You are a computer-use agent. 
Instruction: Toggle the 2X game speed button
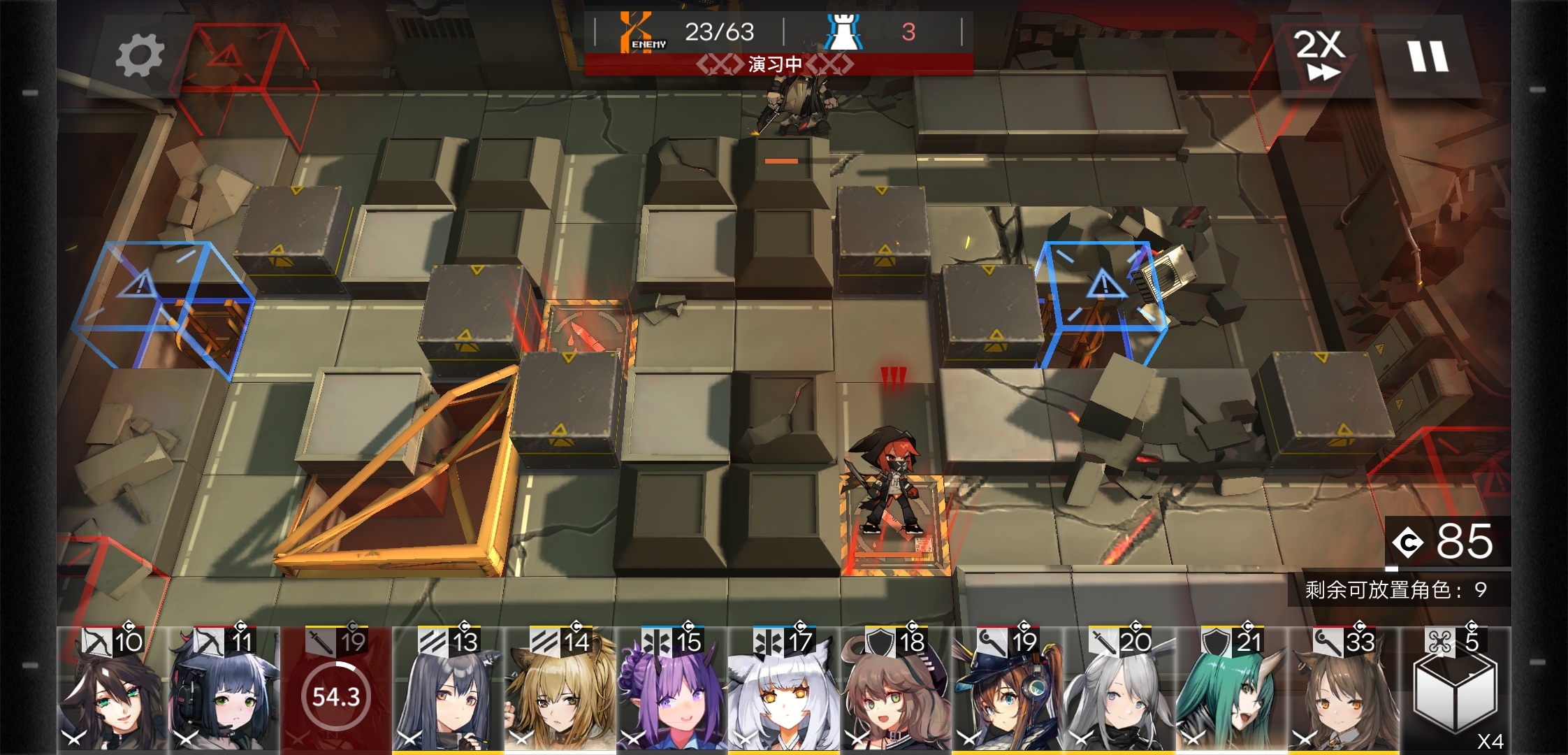(1319, 56)
